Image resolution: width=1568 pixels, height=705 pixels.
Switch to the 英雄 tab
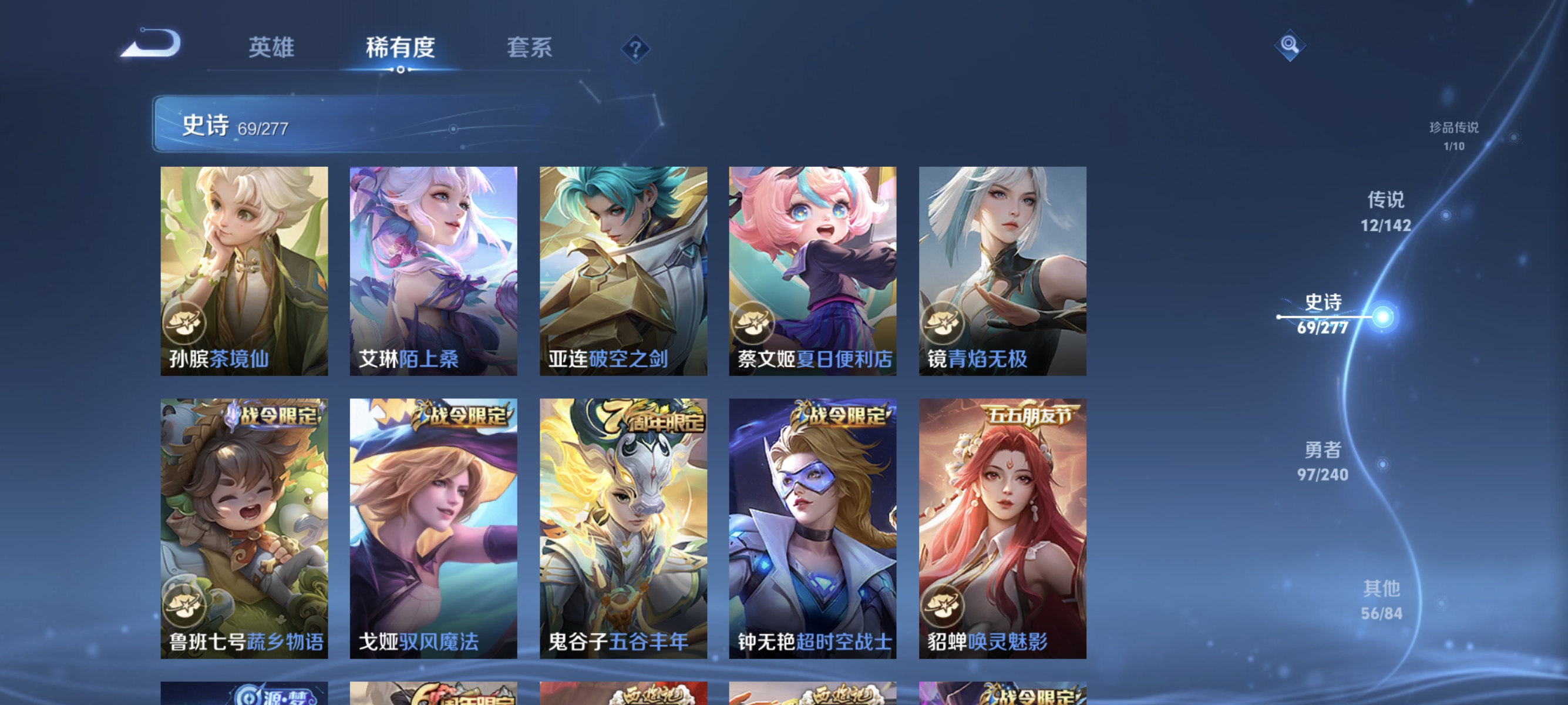pyautogui.click(x=271, y=49)
